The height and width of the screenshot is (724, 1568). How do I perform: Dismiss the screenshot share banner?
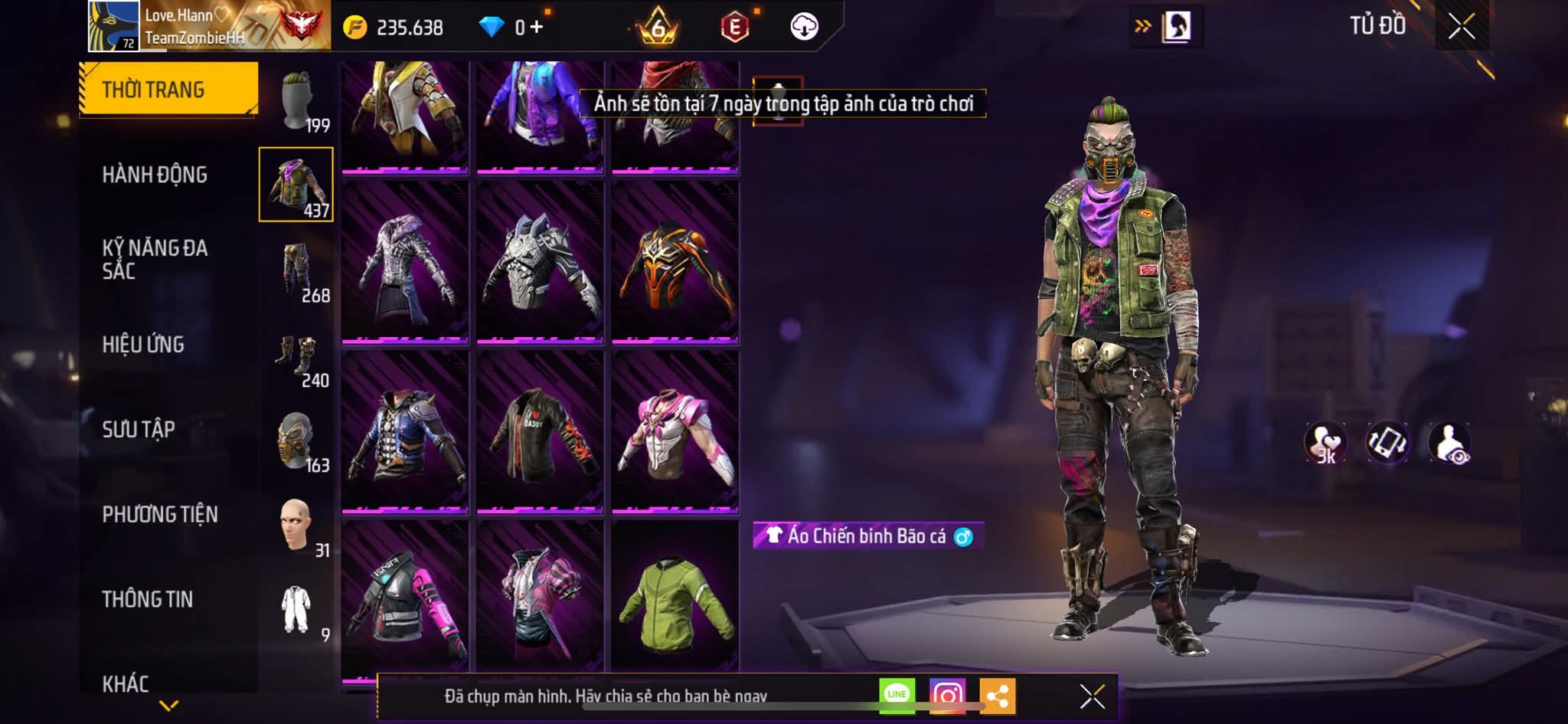tap(1092, 696)
